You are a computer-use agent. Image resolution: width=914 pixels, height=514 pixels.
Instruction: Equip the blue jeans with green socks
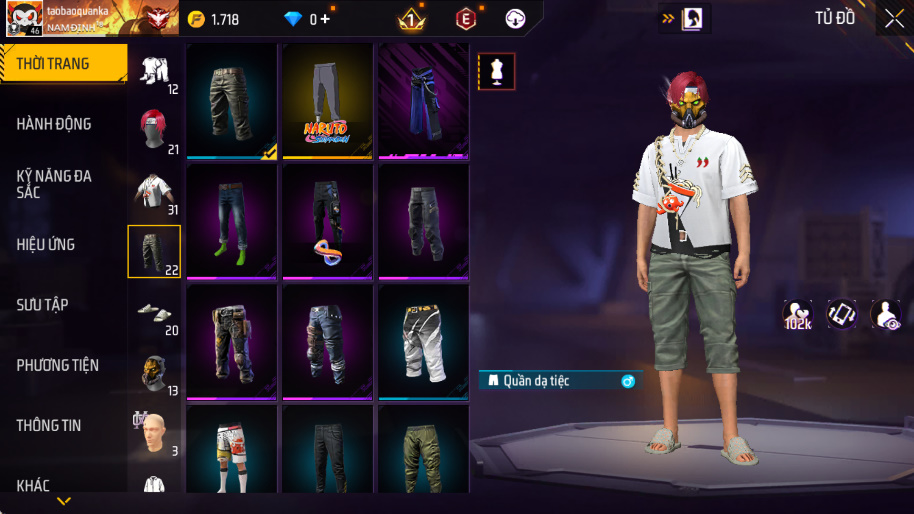[231, 221]
